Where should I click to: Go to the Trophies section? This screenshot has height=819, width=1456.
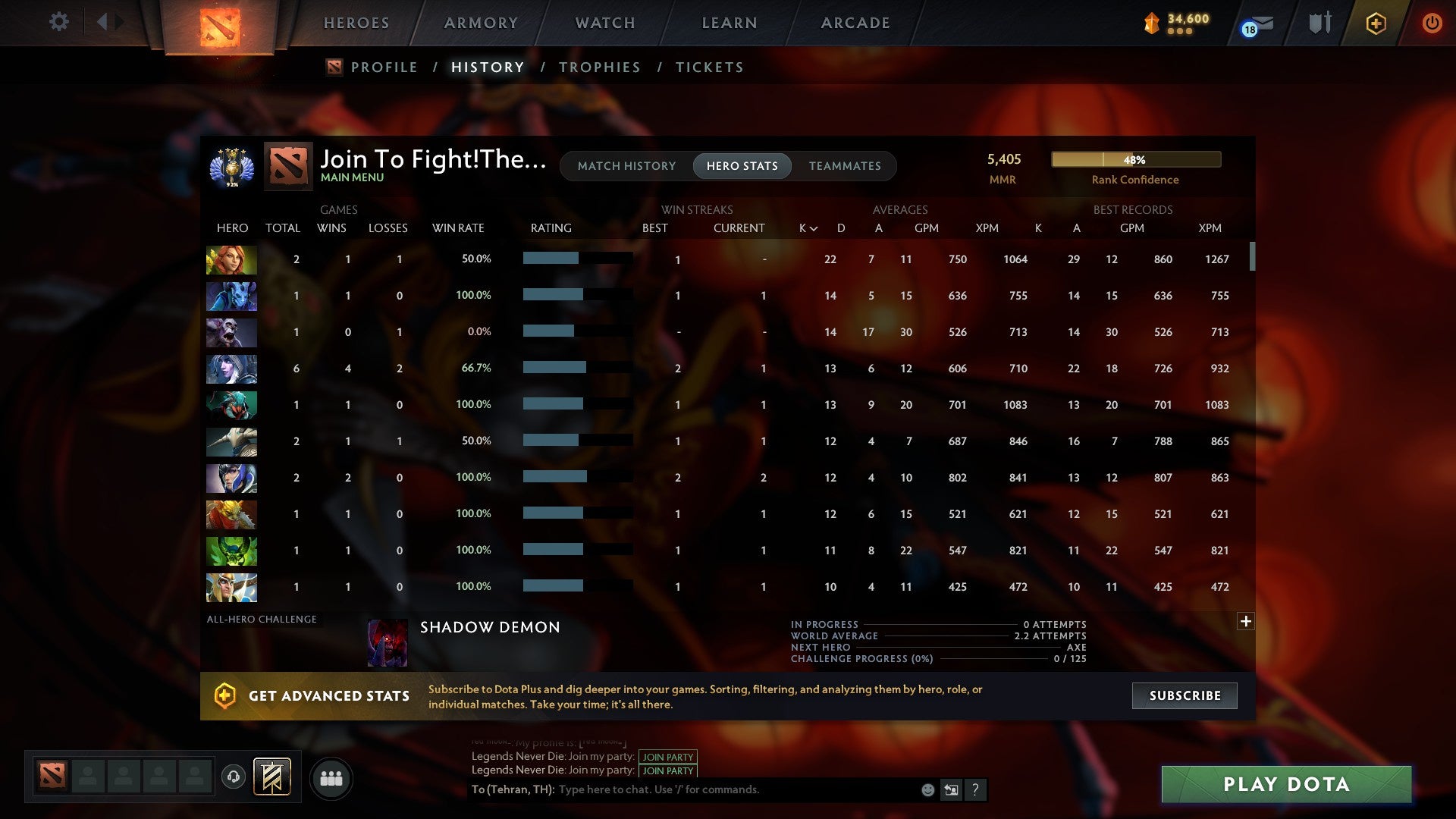point(599,67)
